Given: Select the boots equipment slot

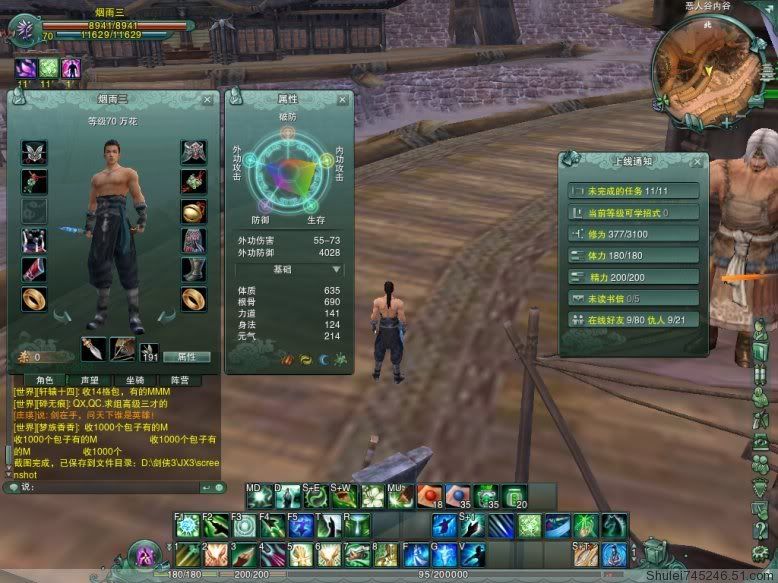Looking at the screenshot, I should [x=193, y=270].
